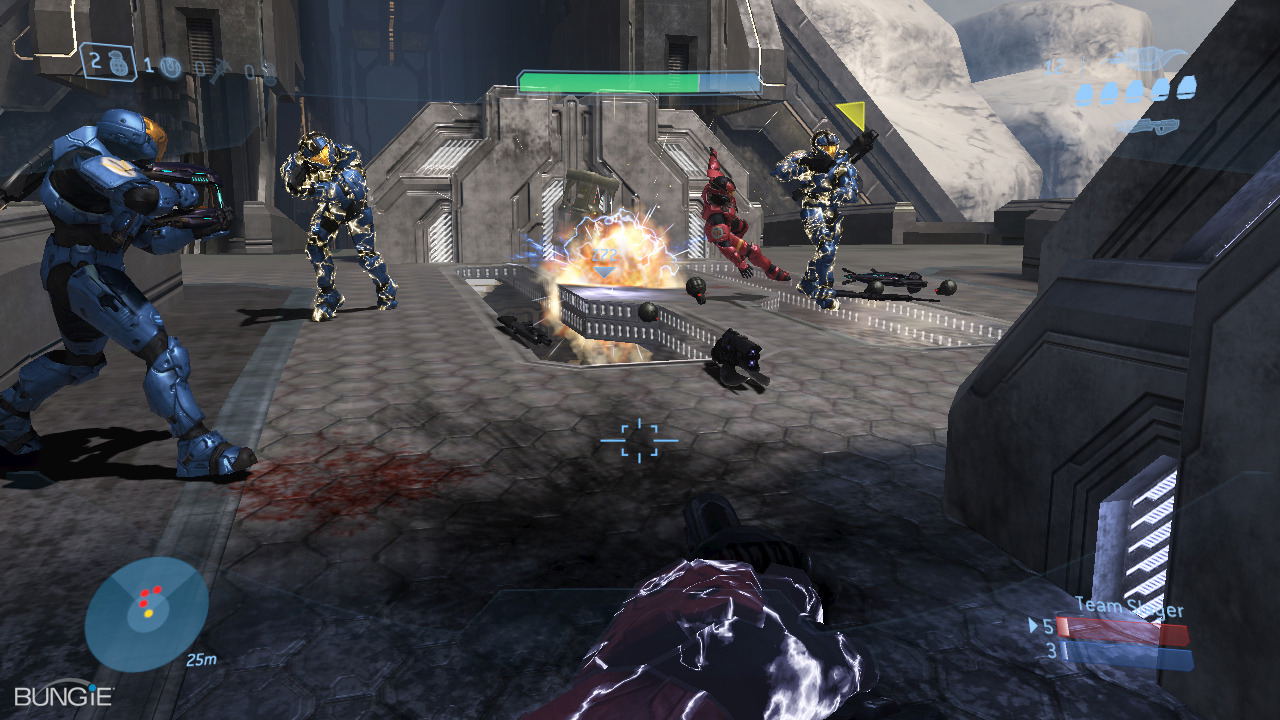Click the yellow waypoint arrow marker
The image size is (1280, 720).
point(851,115)
